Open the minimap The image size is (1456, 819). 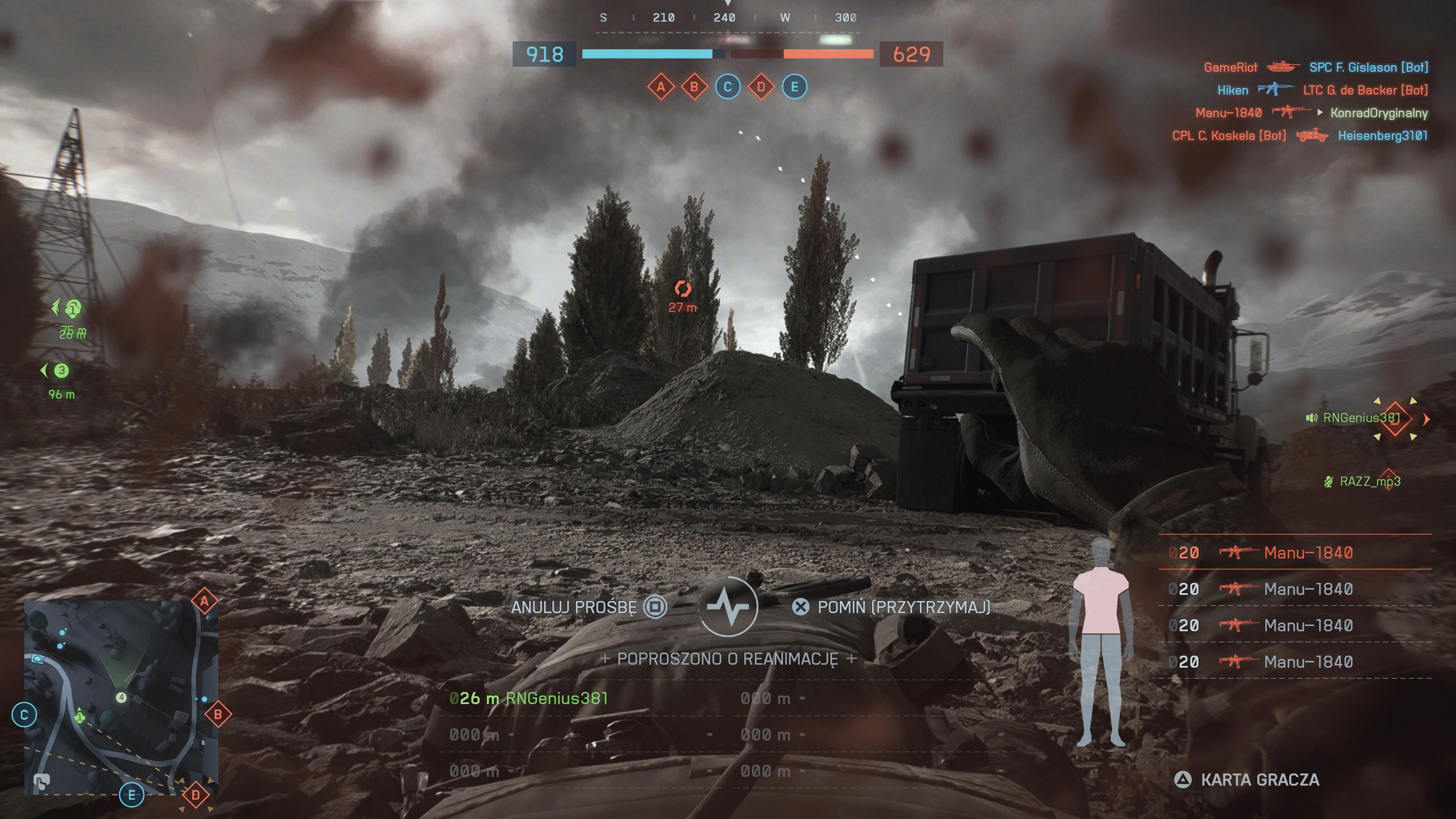(x=121, y=698)
